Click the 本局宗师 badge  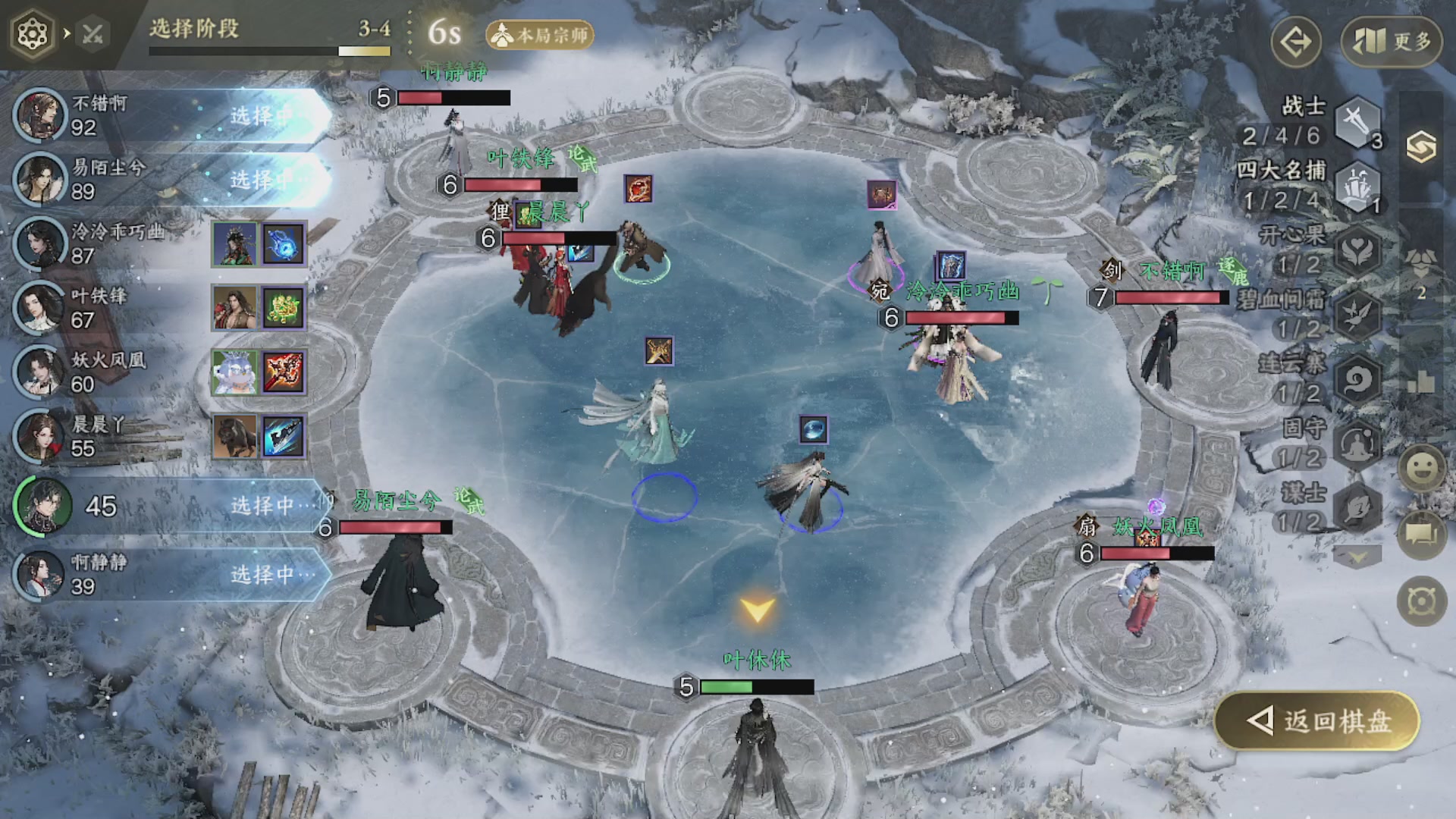540,35
